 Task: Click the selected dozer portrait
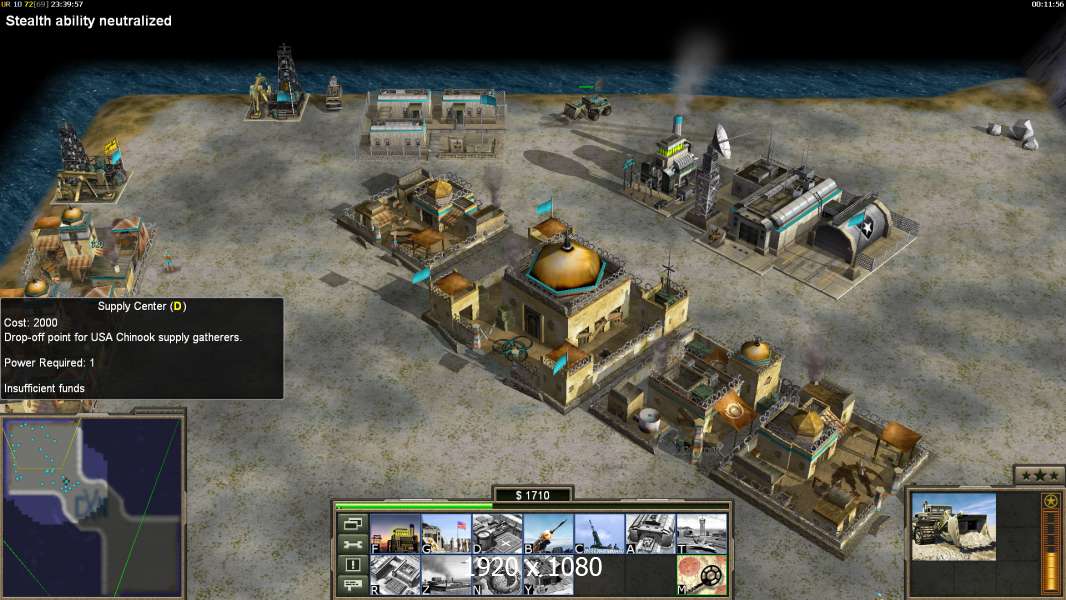pos(954,526)
